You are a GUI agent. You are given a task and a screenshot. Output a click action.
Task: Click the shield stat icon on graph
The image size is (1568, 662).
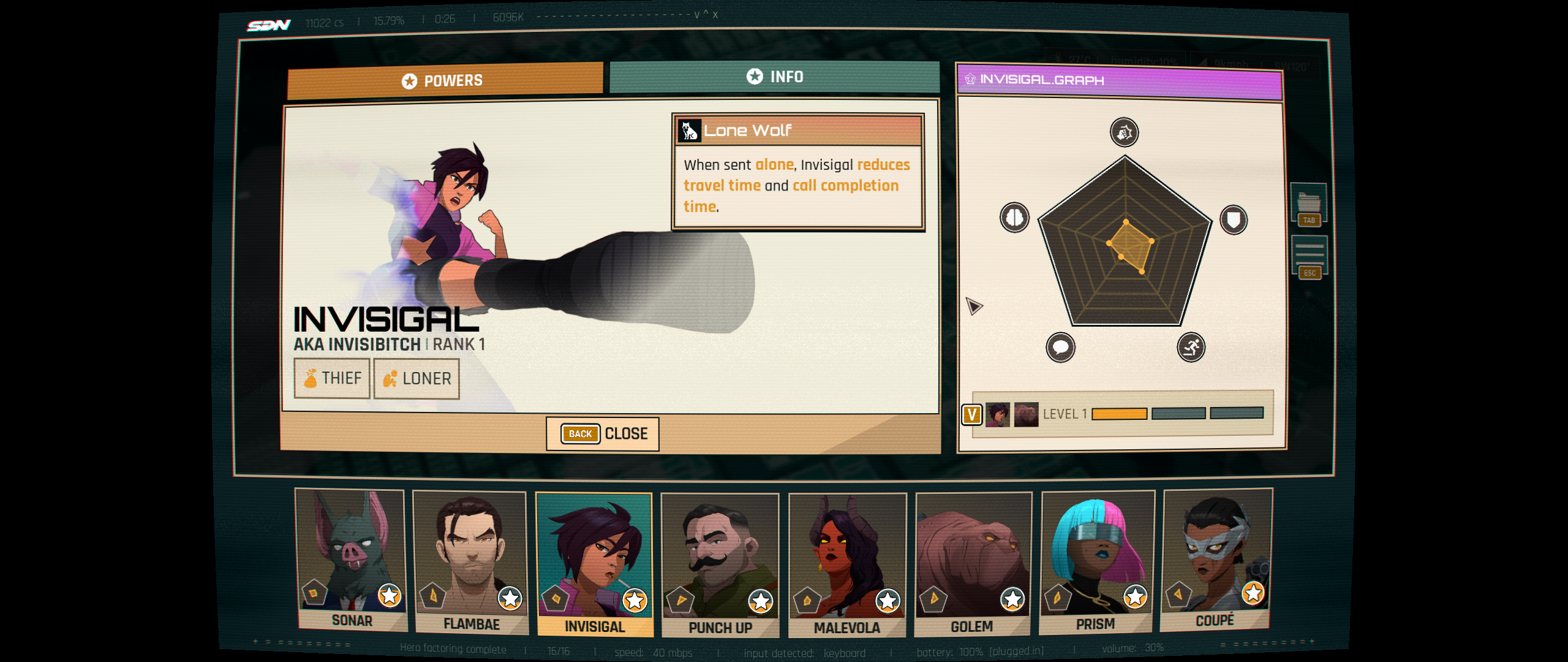[1234, 220]
